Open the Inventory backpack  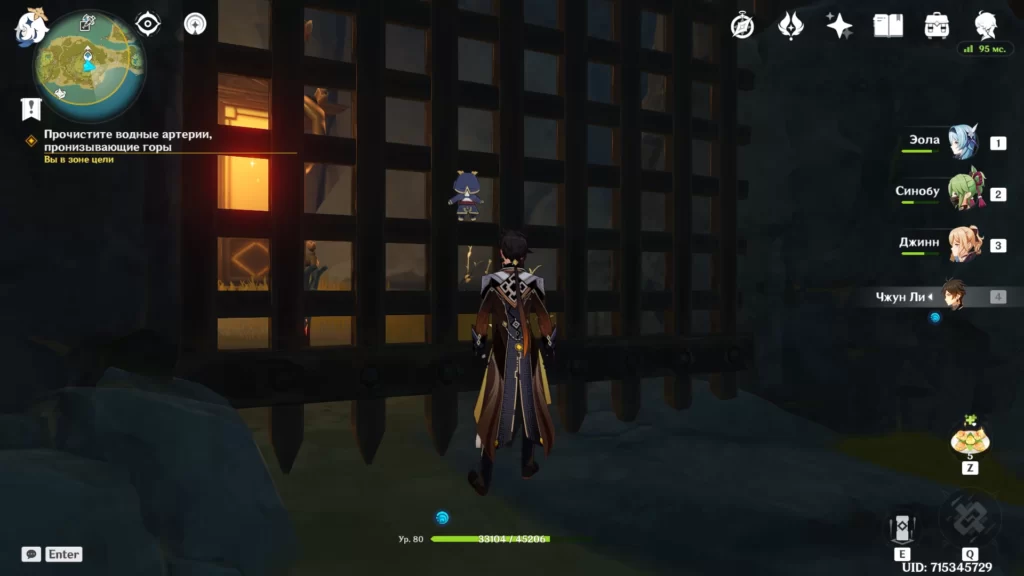click(937, 26)
